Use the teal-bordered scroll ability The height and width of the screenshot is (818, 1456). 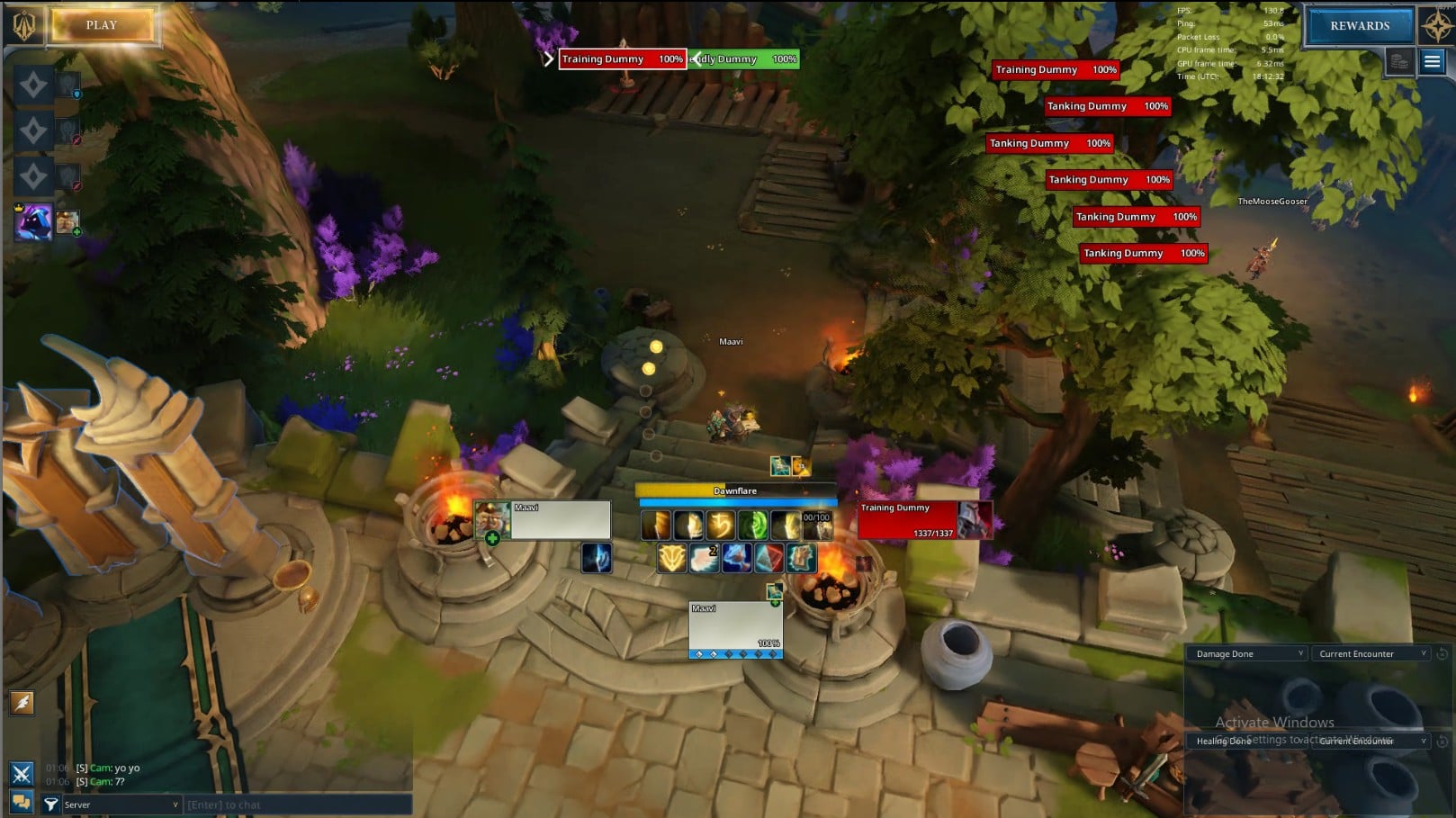pyautogui.click(x=801, y=558)
